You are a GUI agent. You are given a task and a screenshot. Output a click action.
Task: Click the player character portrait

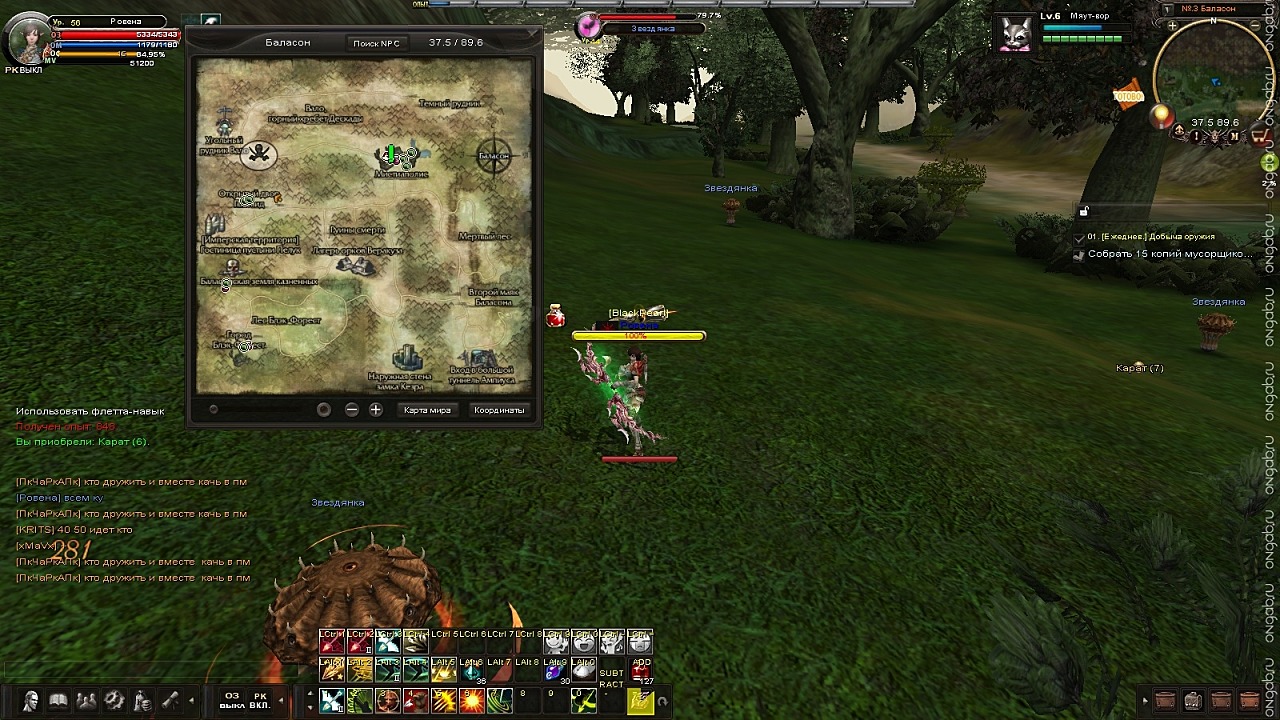[27, 39]
